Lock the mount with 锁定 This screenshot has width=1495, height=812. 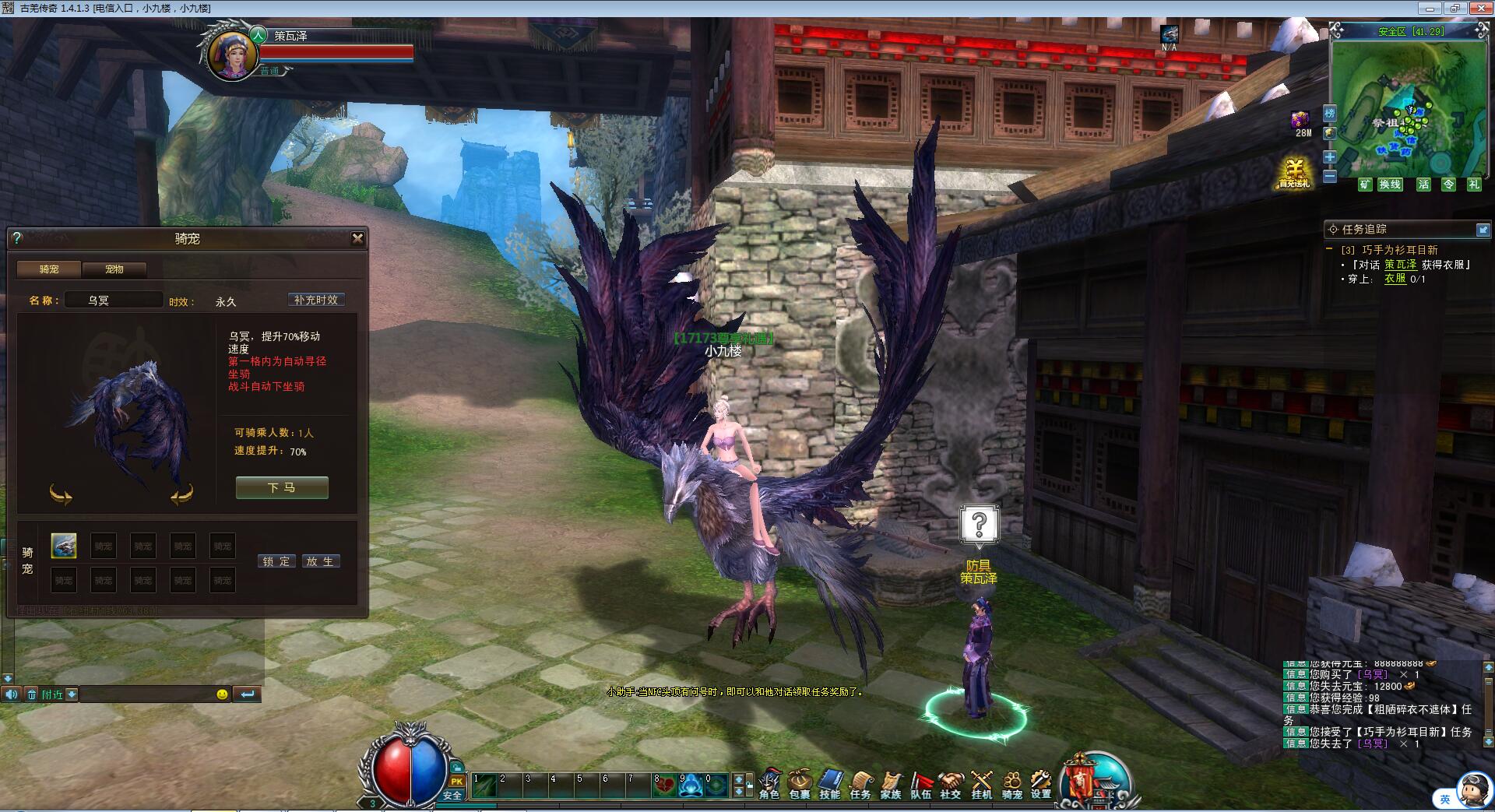click(276, 561)
